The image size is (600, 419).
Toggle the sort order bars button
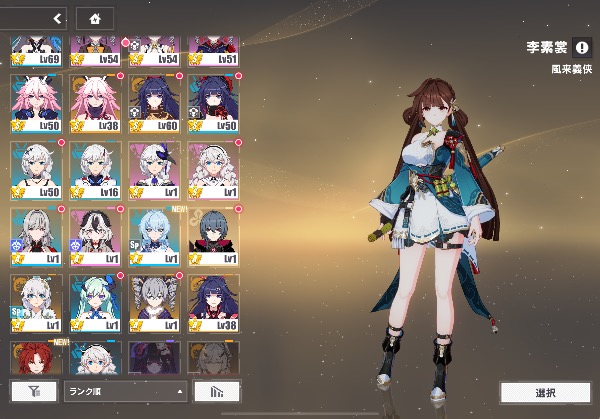(x=216, y=391)
